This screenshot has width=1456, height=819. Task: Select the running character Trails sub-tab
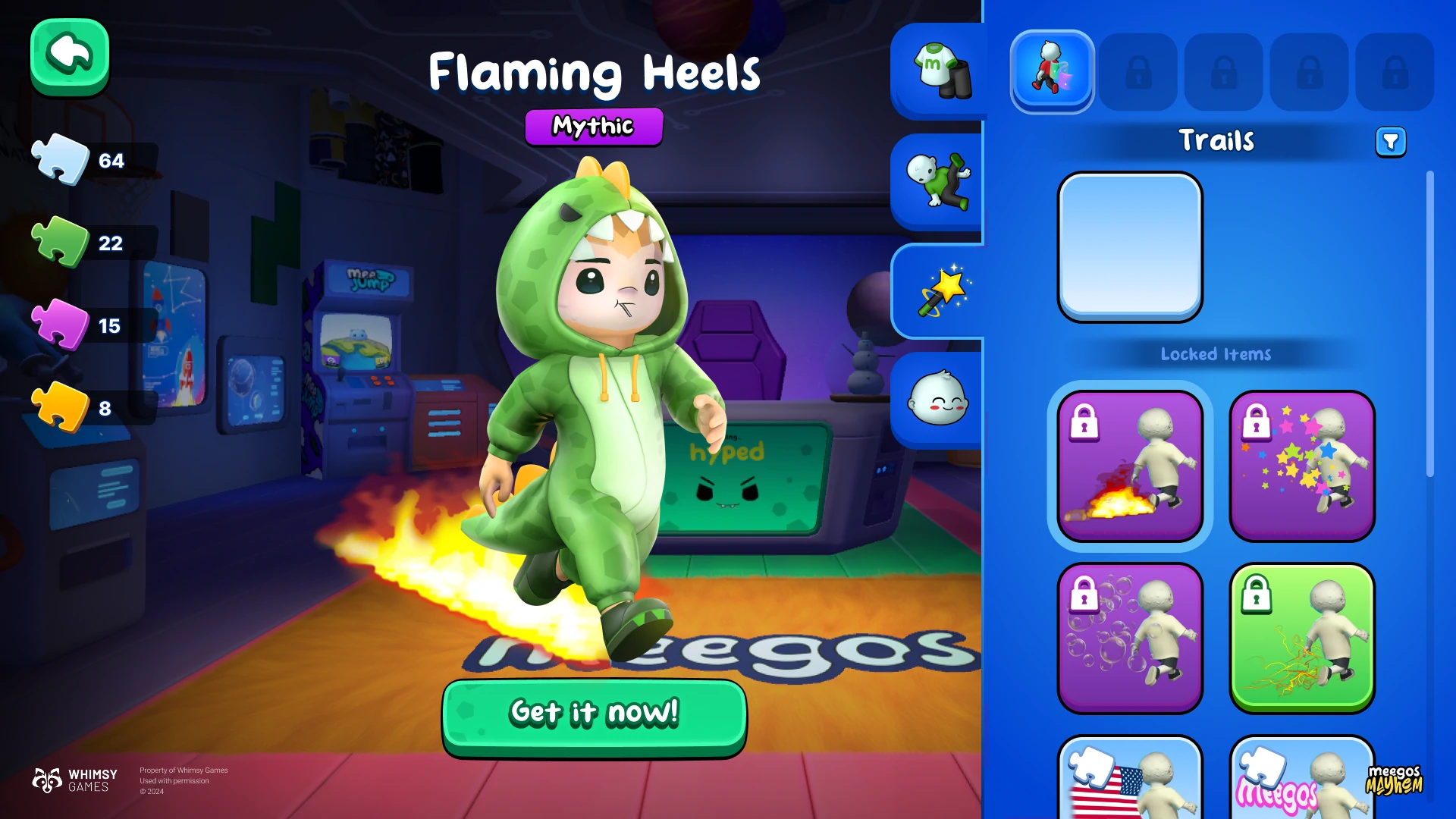click(x=1052, y=71)
